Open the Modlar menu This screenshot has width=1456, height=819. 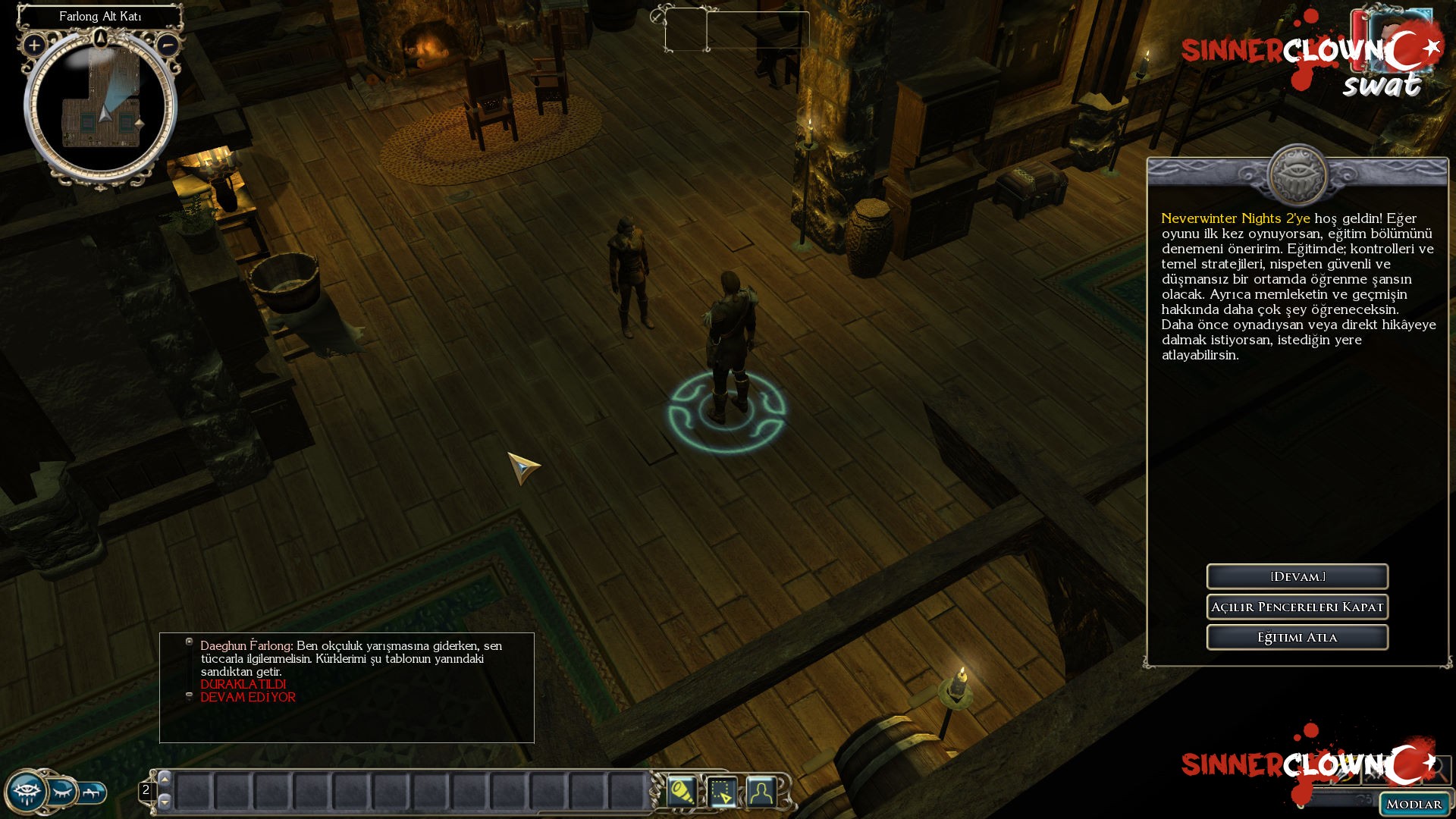pos(1414,804)
